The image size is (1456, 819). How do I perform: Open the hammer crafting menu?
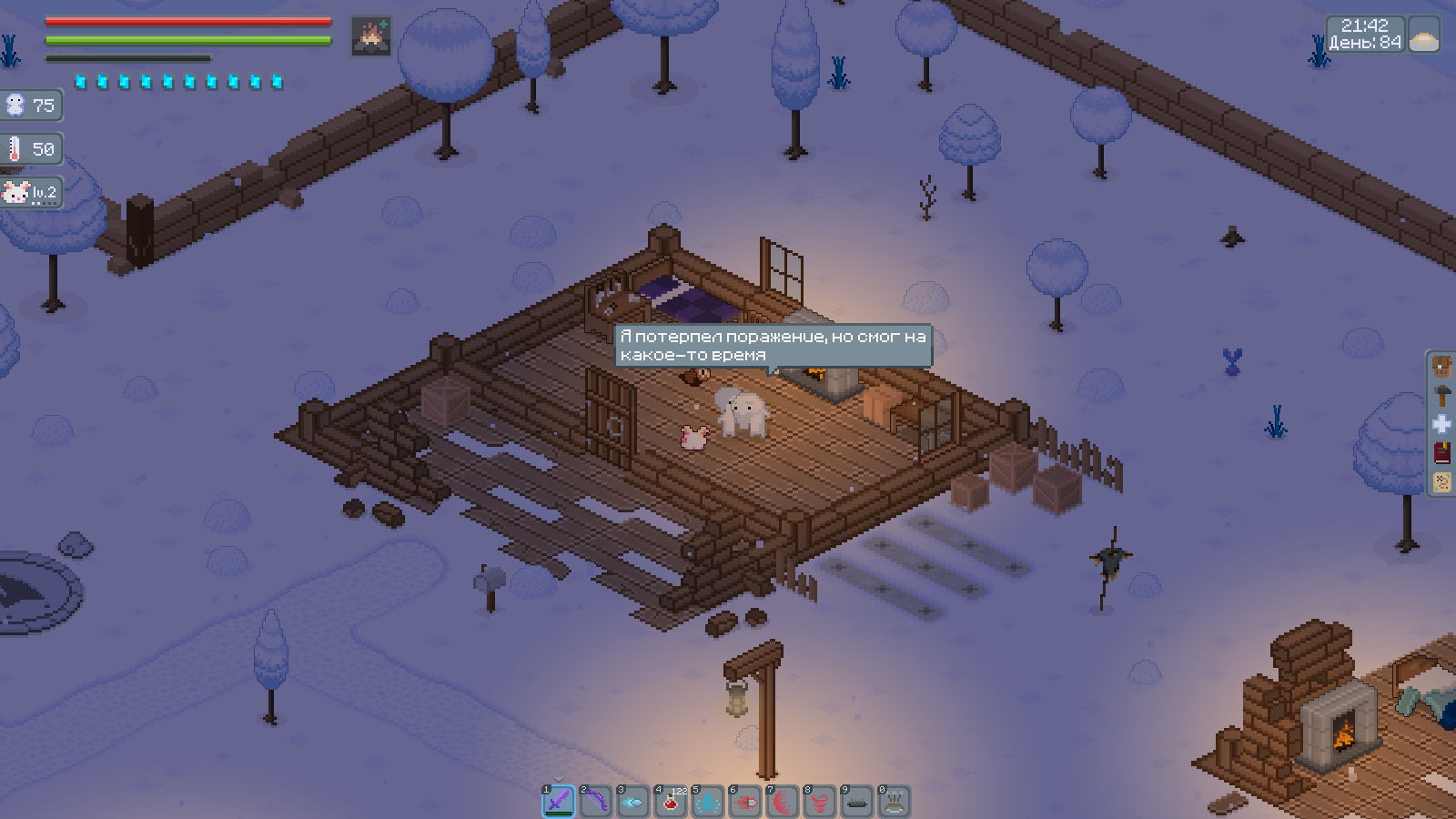[1442, 395]
